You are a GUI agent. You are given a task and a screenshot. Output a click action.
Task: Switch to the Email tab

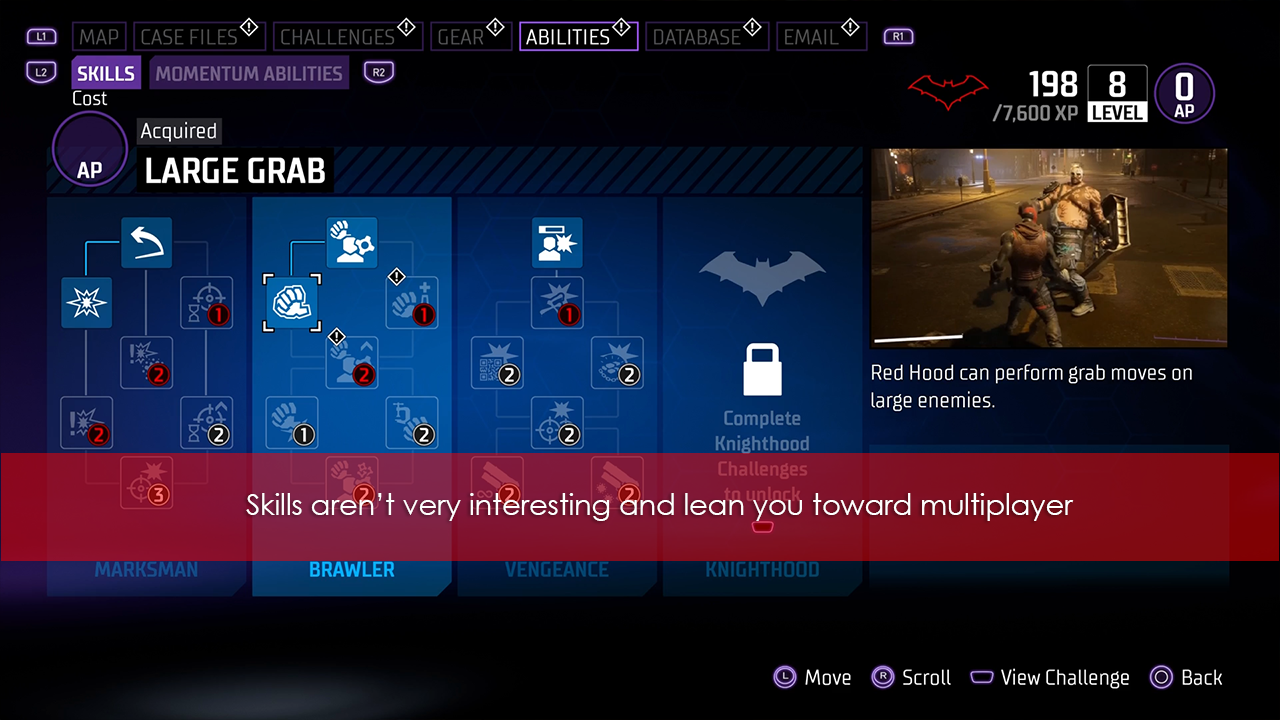click(811, 37)
